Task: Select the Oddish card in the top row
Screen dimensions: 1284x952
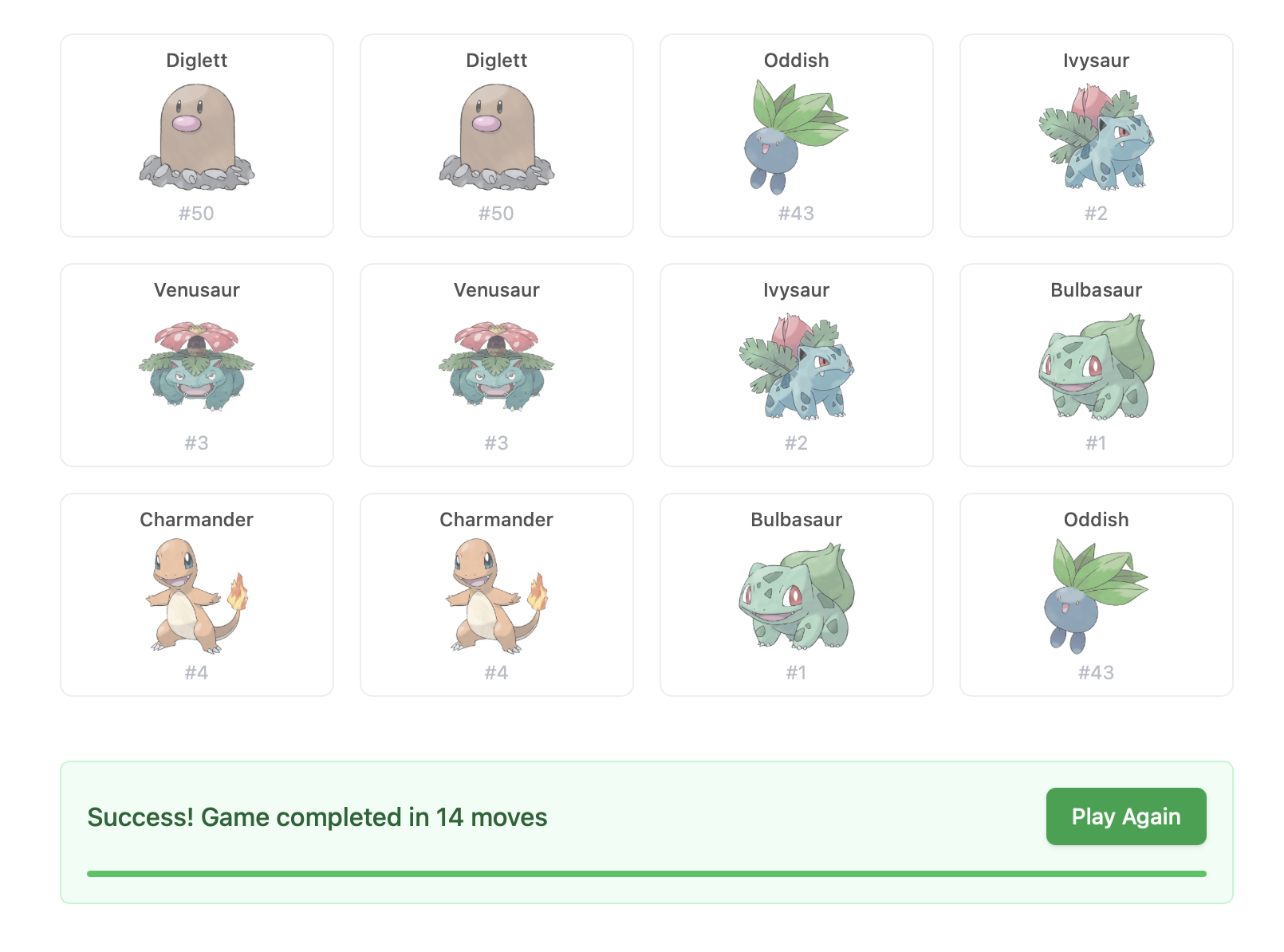Action: point(796,134)
